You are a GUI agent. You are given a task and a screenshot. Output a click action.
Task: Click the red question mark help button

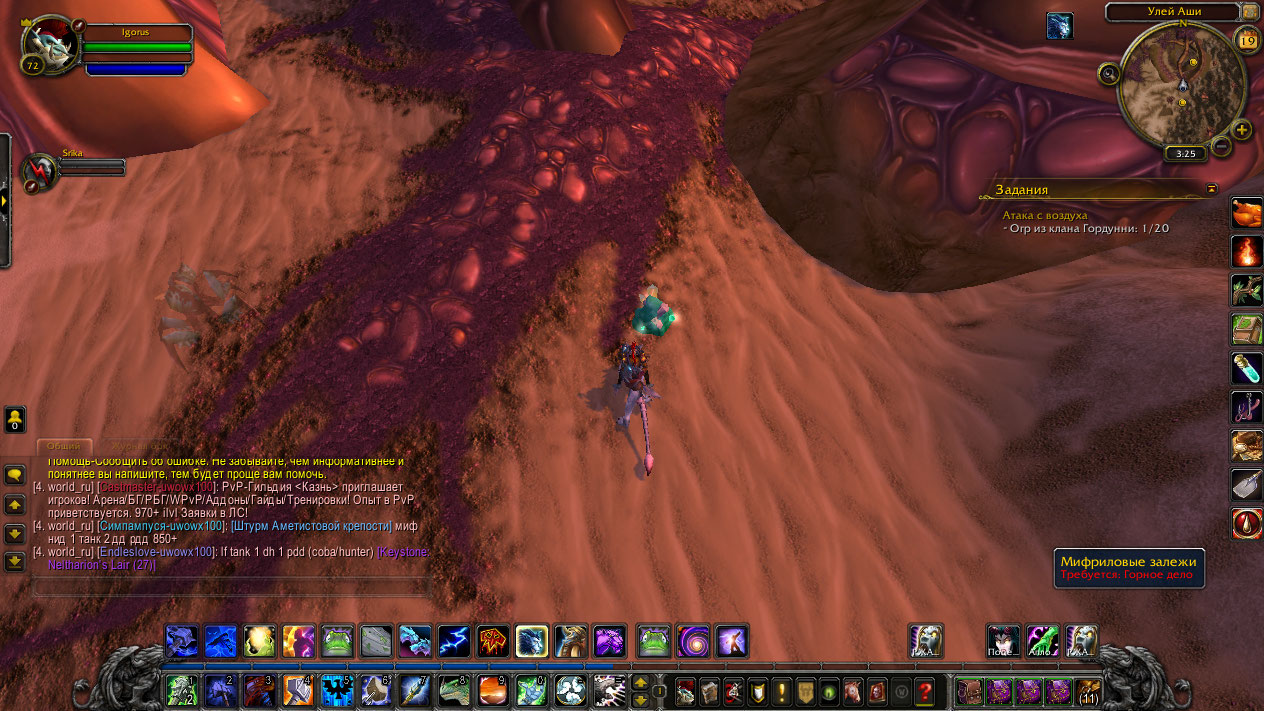[924, 690]
